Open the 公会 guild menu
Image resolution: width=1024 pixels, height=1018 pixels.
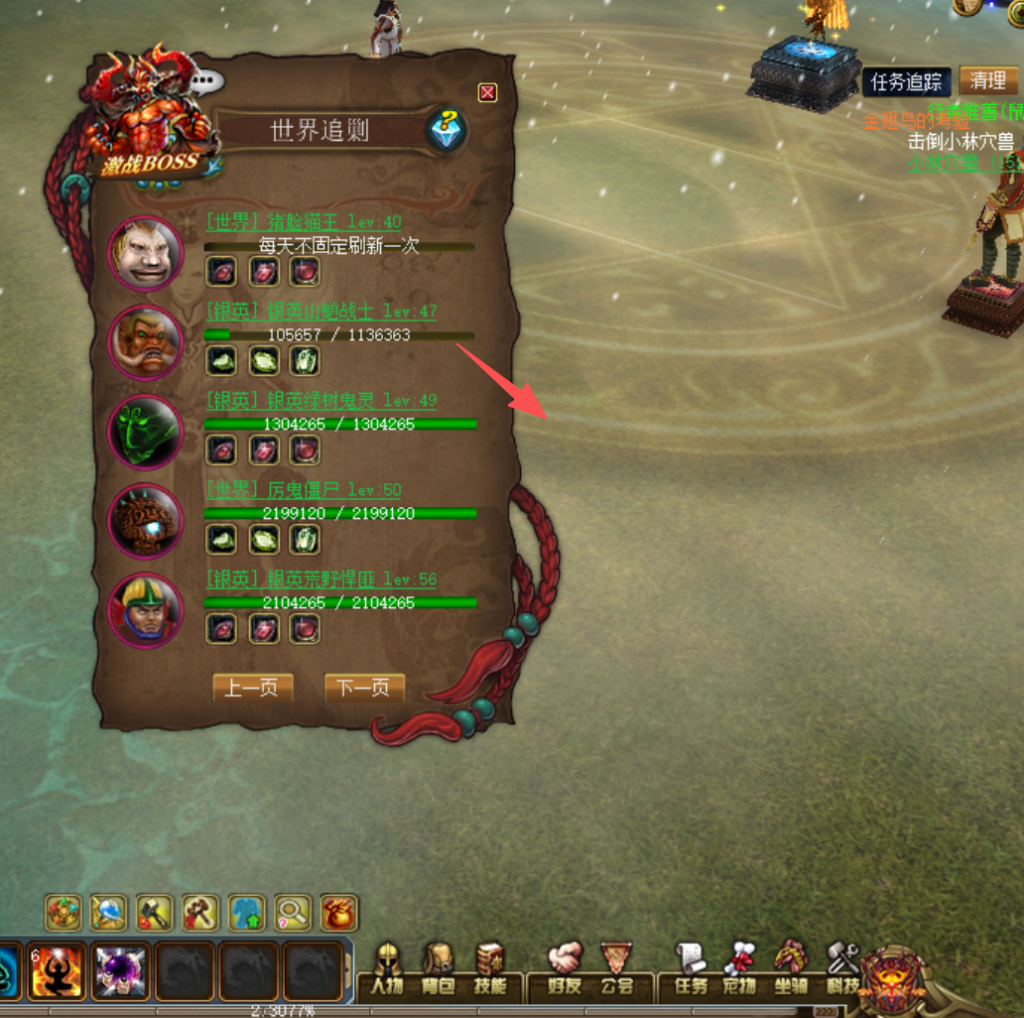[617, 969]
